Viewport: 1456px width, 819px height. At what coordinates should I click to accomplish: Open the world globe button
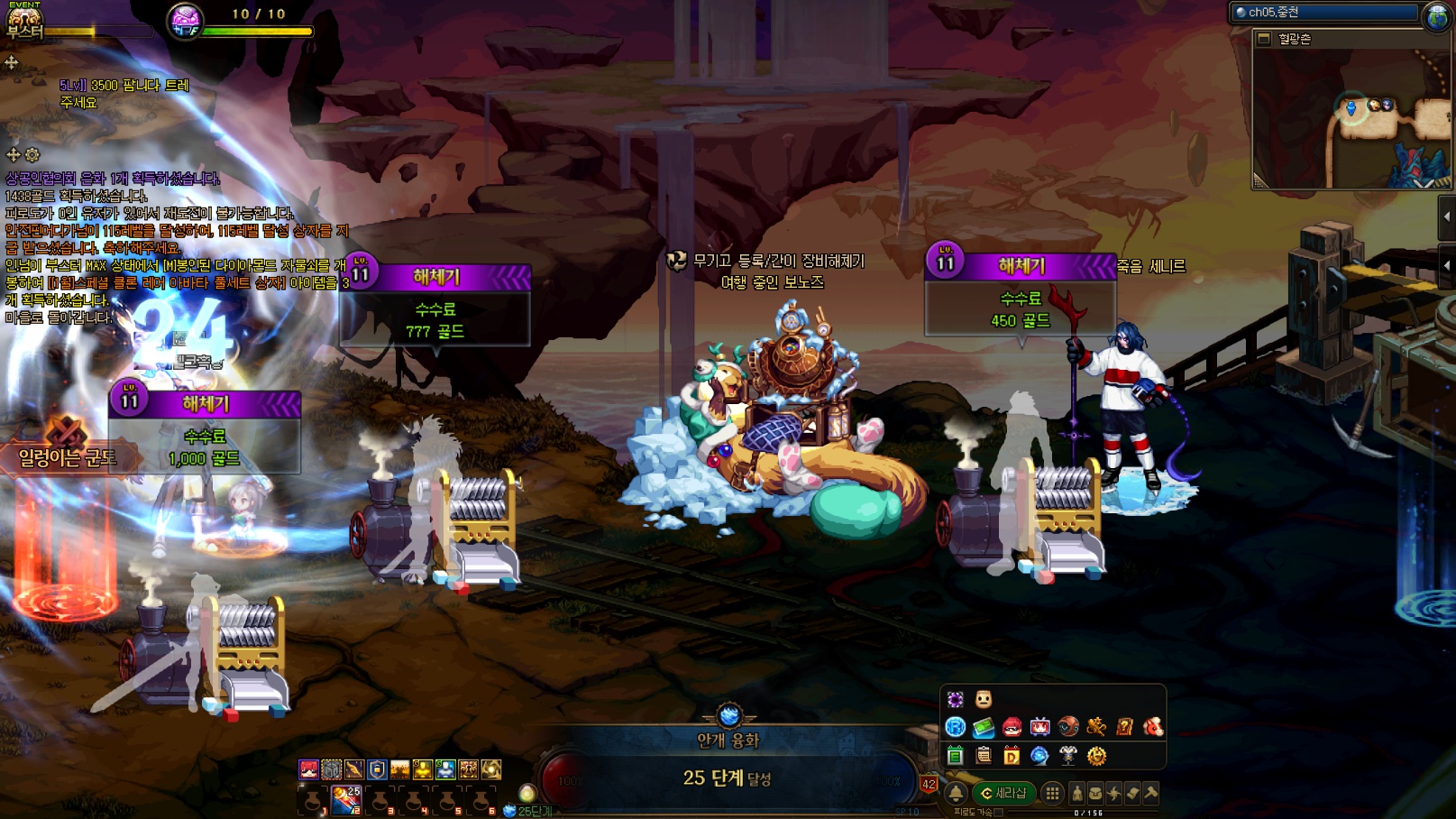click(1436, 15)
